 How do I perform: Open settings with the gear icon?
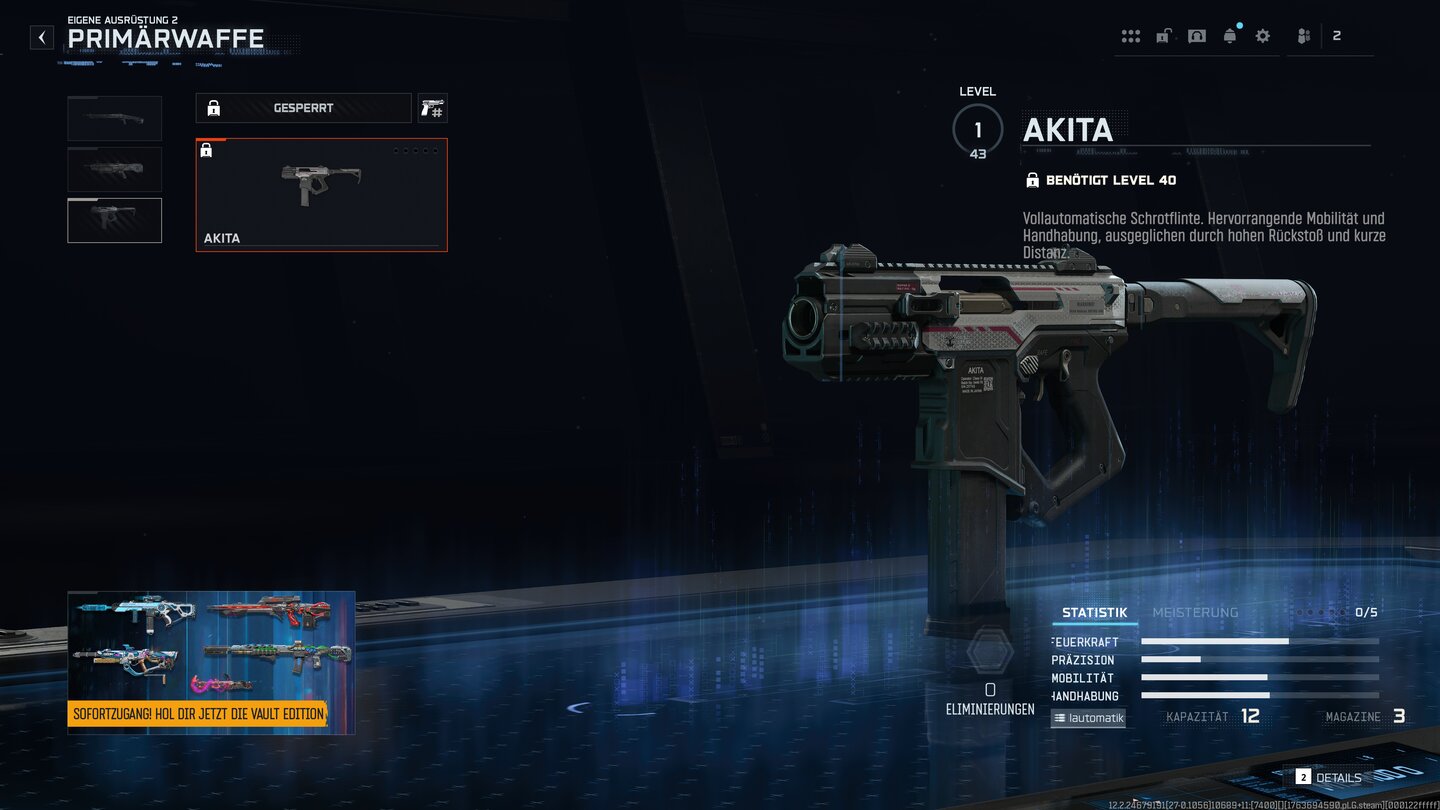1263,36
